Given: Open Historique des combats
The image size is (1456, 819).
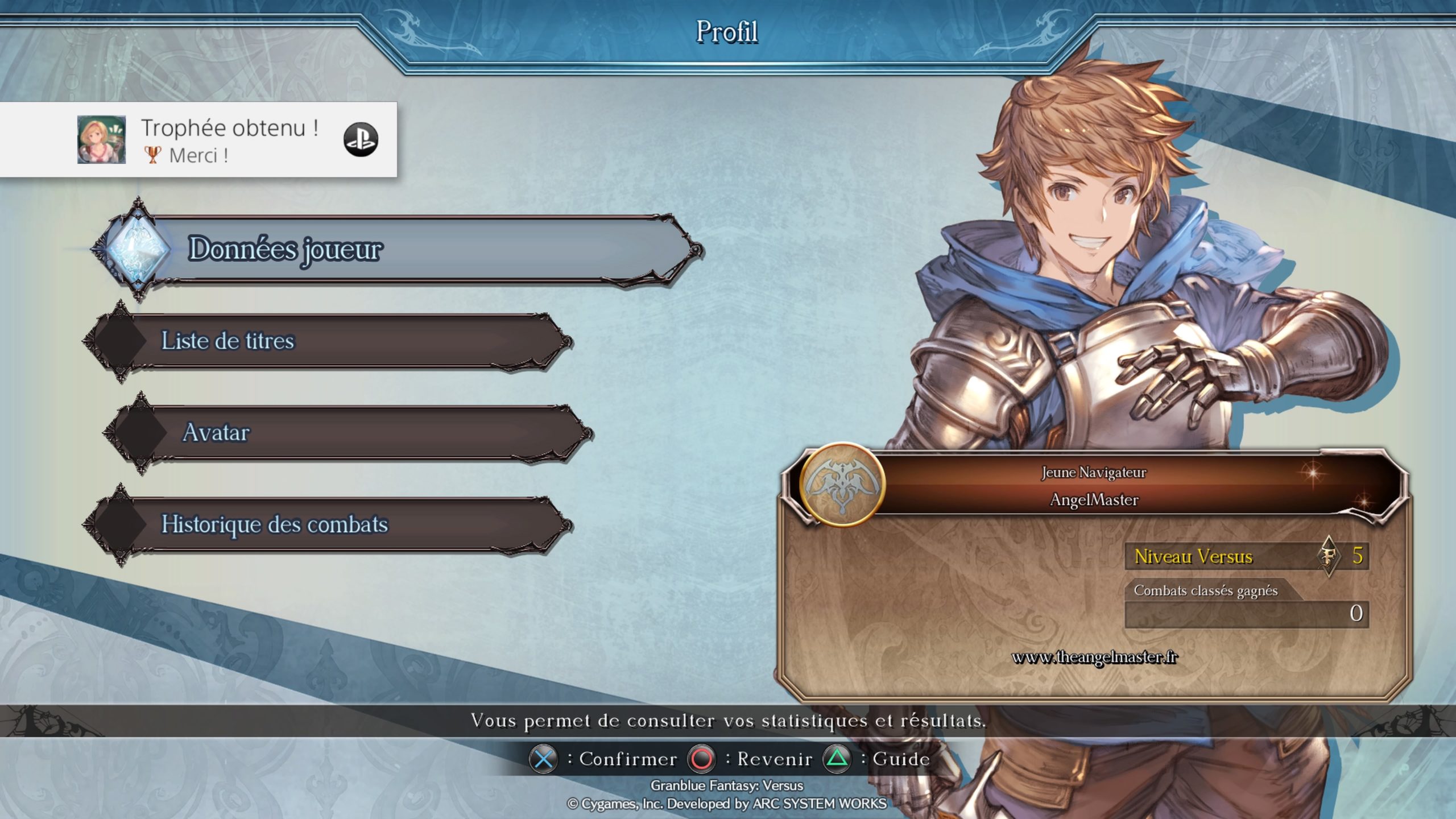Looking at the screenshot, I should click(330, 524).
